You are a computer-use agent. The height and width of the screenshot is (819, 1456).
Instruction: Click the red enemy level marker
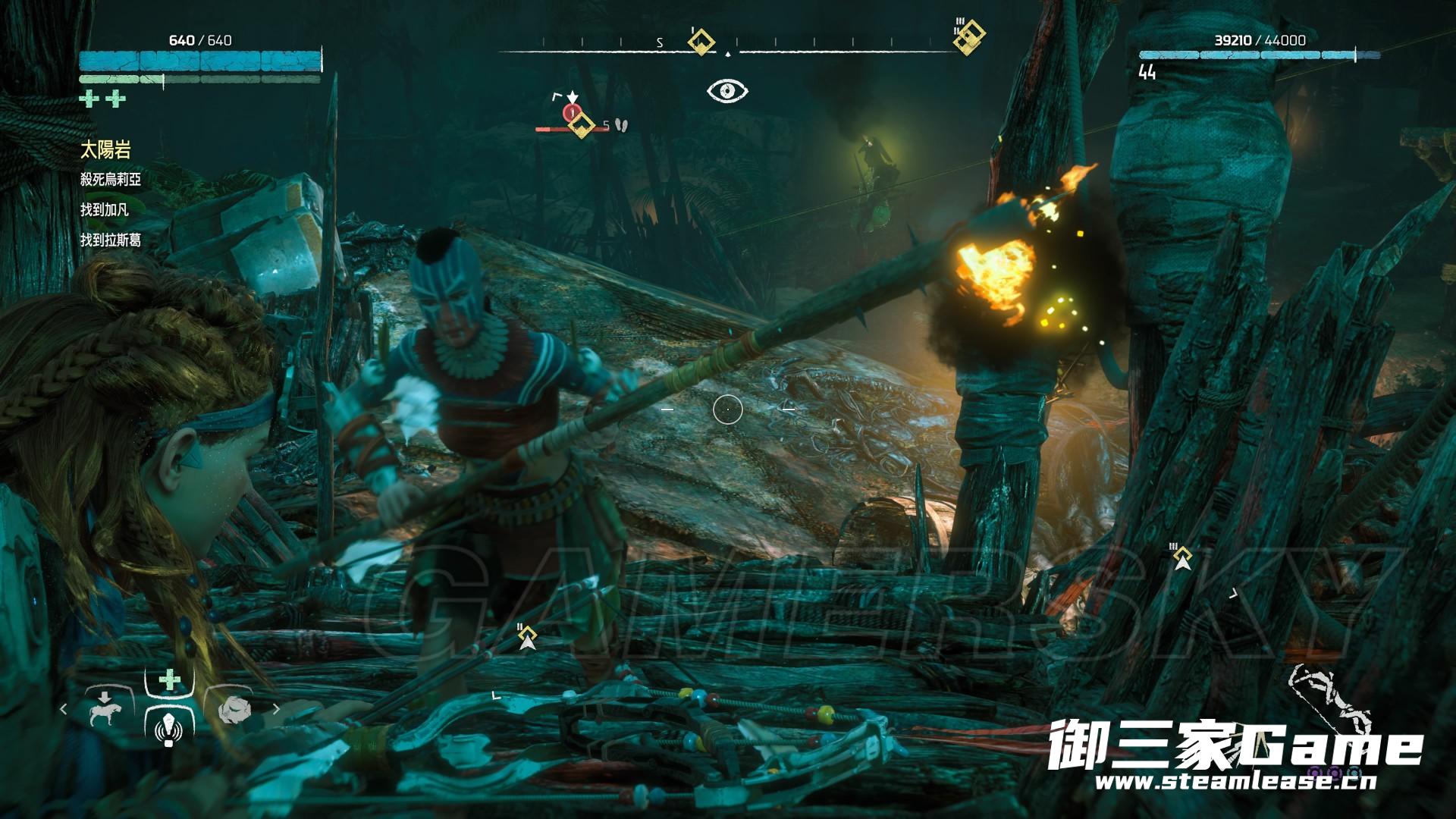[571, 114]
